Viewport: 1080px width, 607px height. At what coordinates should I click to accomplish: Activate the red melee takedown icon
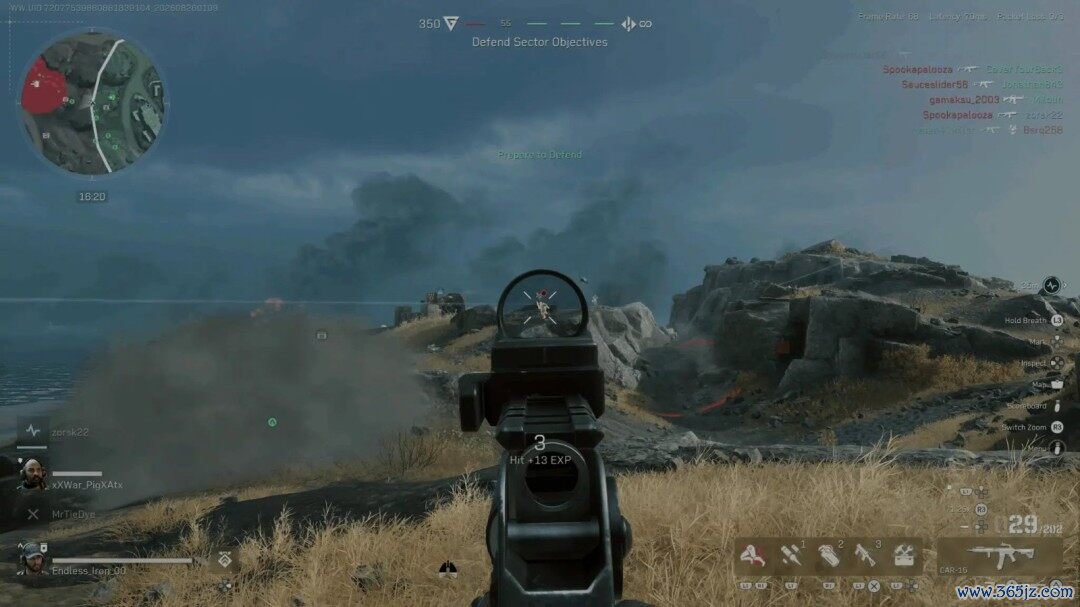[751, 556]
